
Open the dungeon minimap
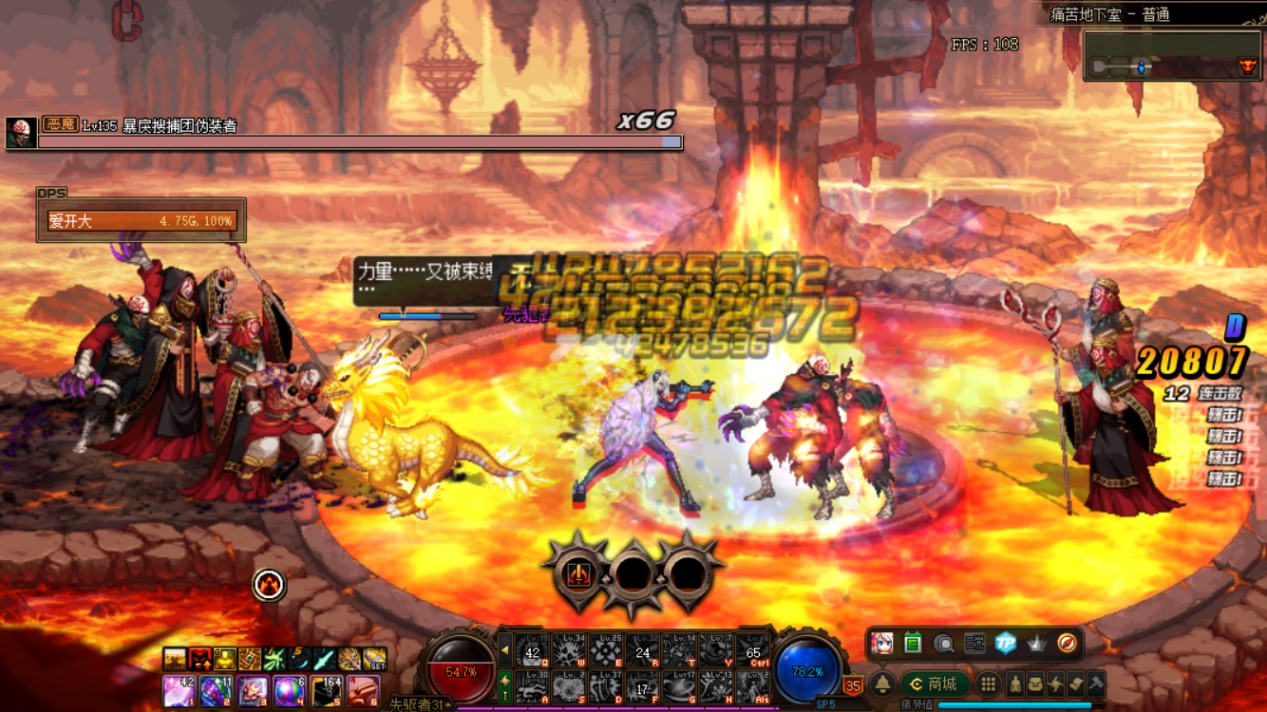tap(1171, 57)
